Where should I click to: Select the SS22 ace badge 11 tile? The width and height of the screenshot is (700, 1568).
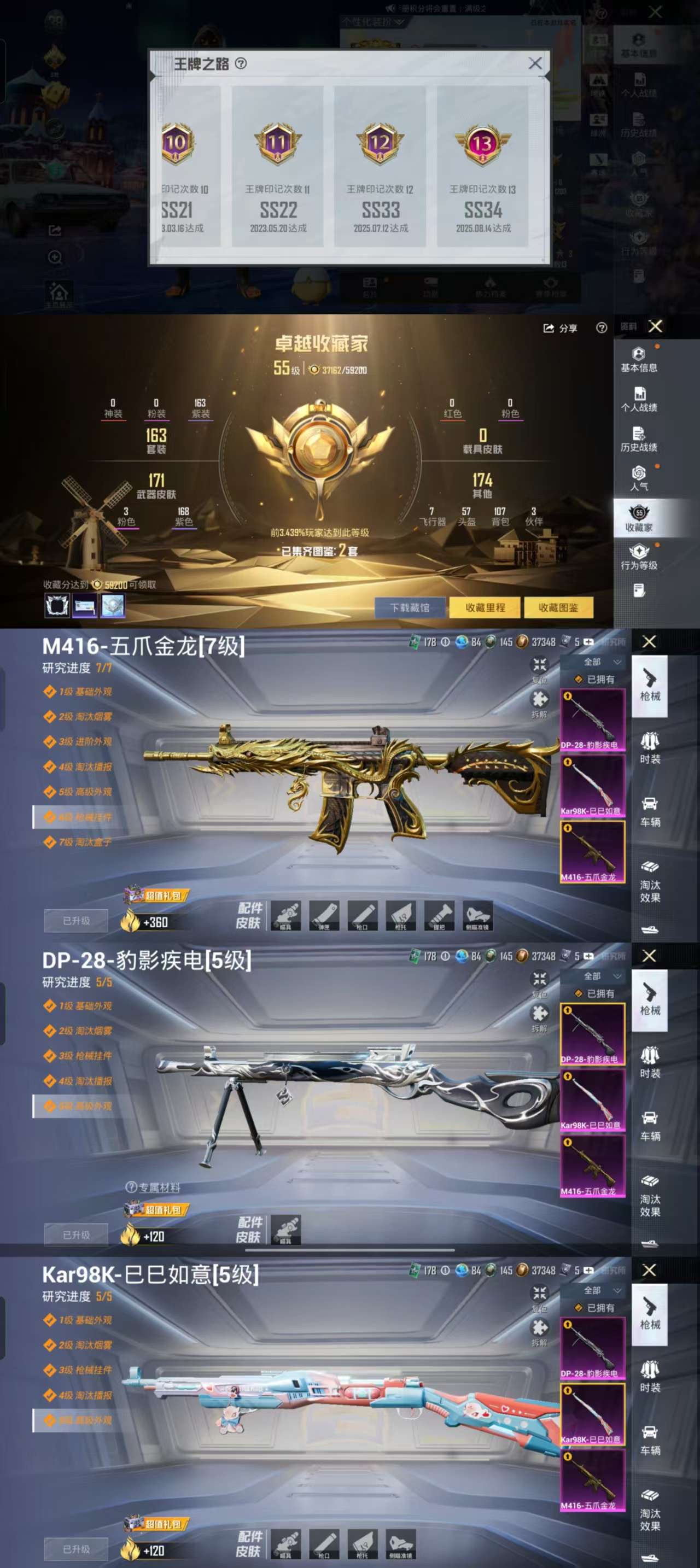tap(278, 166)
